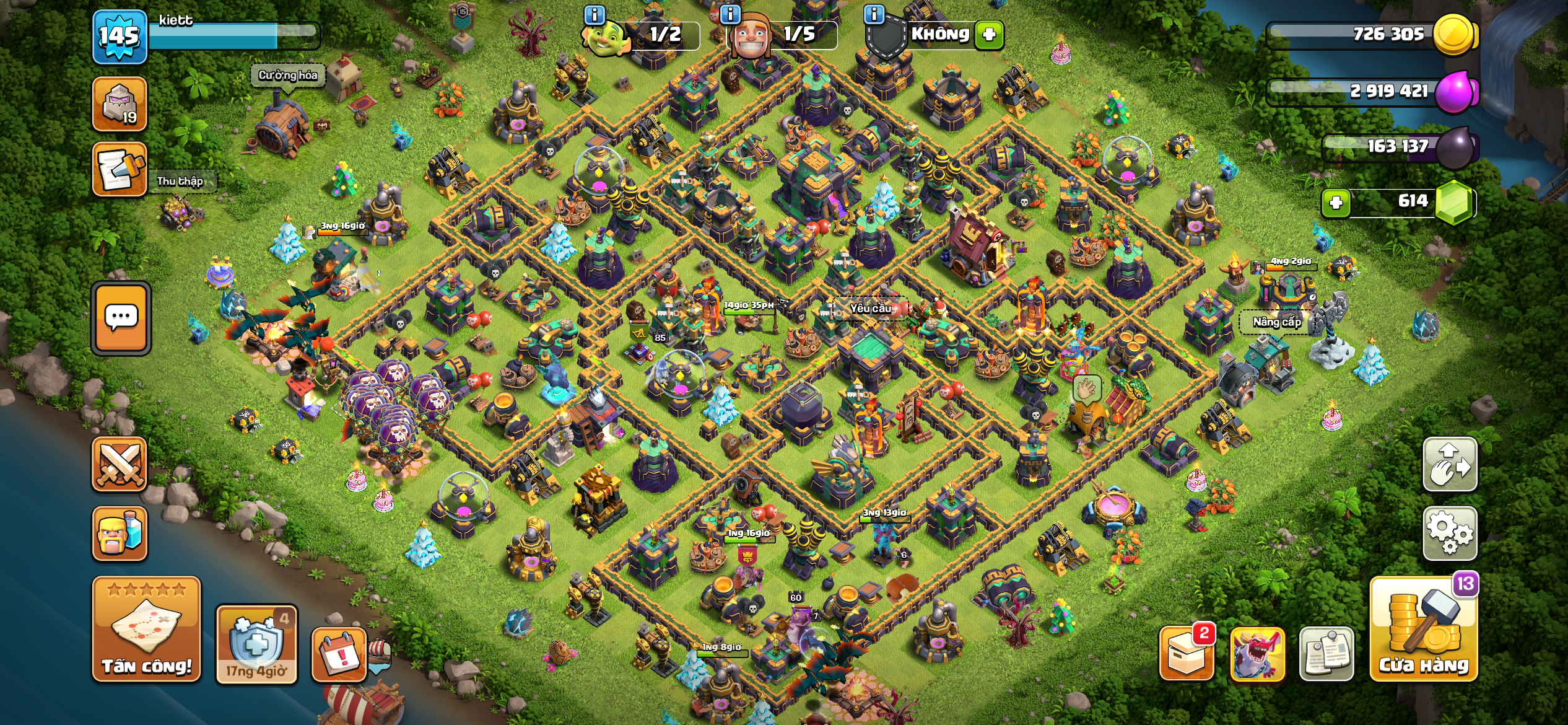Show builder info for 1/5 builders
The width and height of the screenshot is (1568, 725).
(731, 15)
